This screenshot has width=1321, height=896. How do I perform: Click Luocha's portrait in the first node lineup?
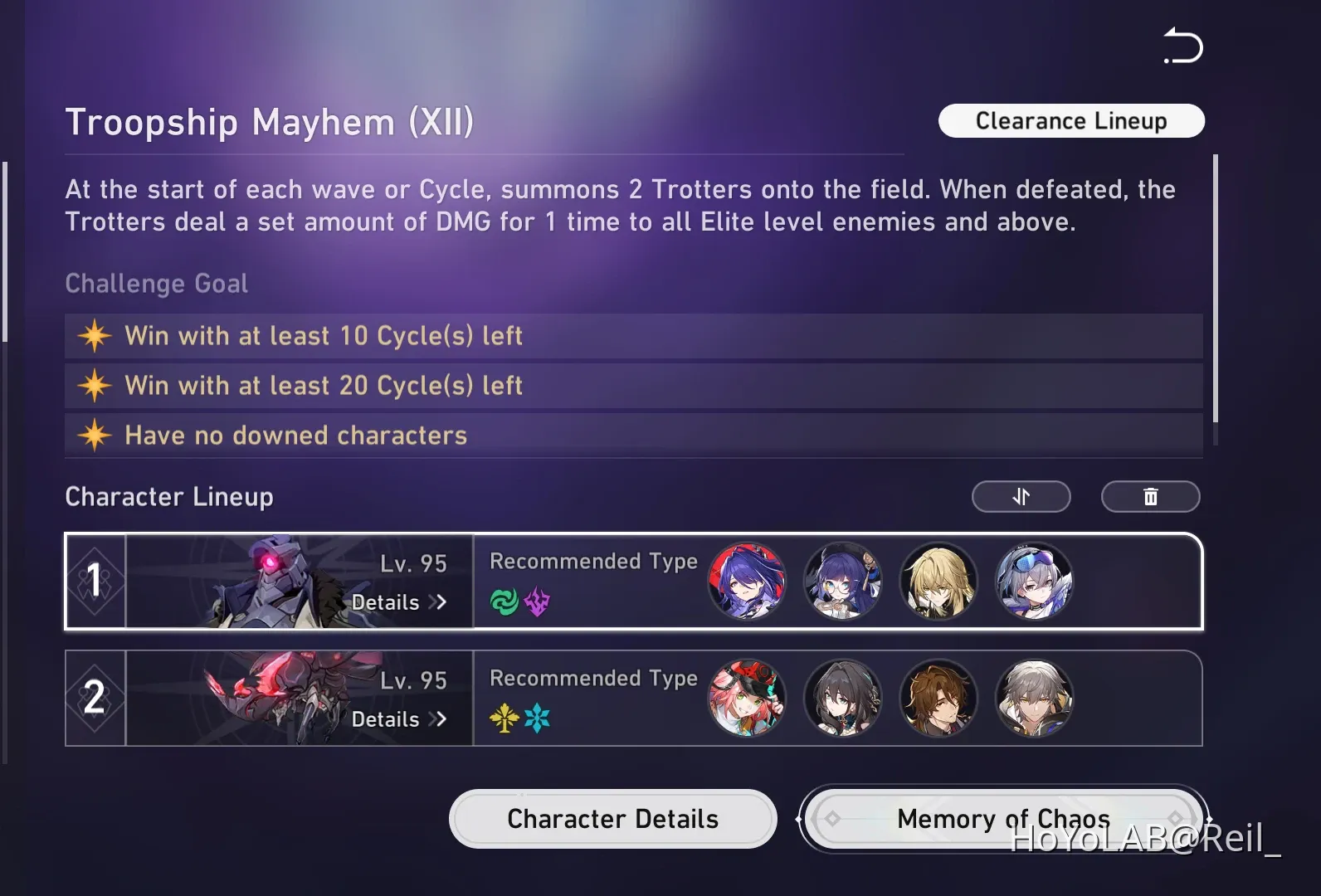938,581
